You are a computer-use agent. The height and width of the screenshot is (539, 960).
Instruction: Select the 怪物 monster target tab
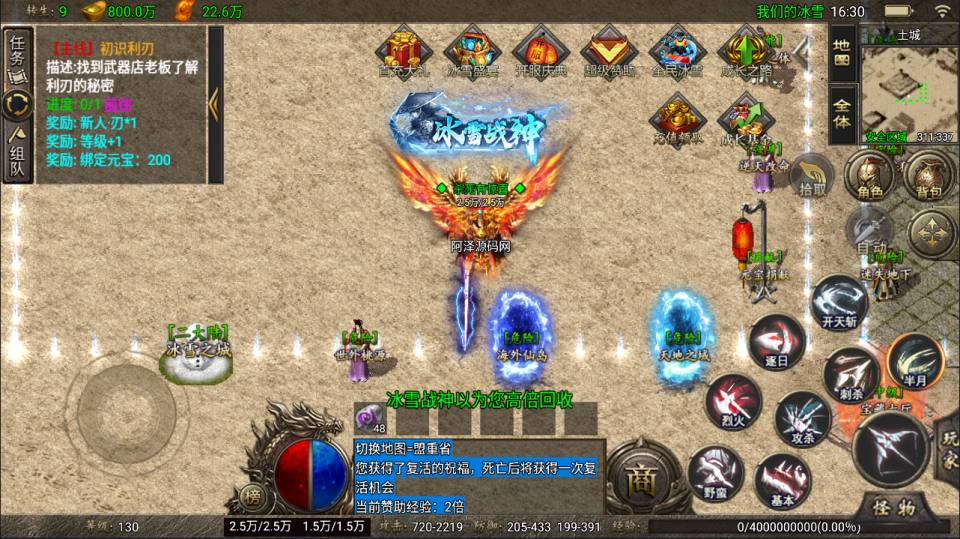[891, 507]
